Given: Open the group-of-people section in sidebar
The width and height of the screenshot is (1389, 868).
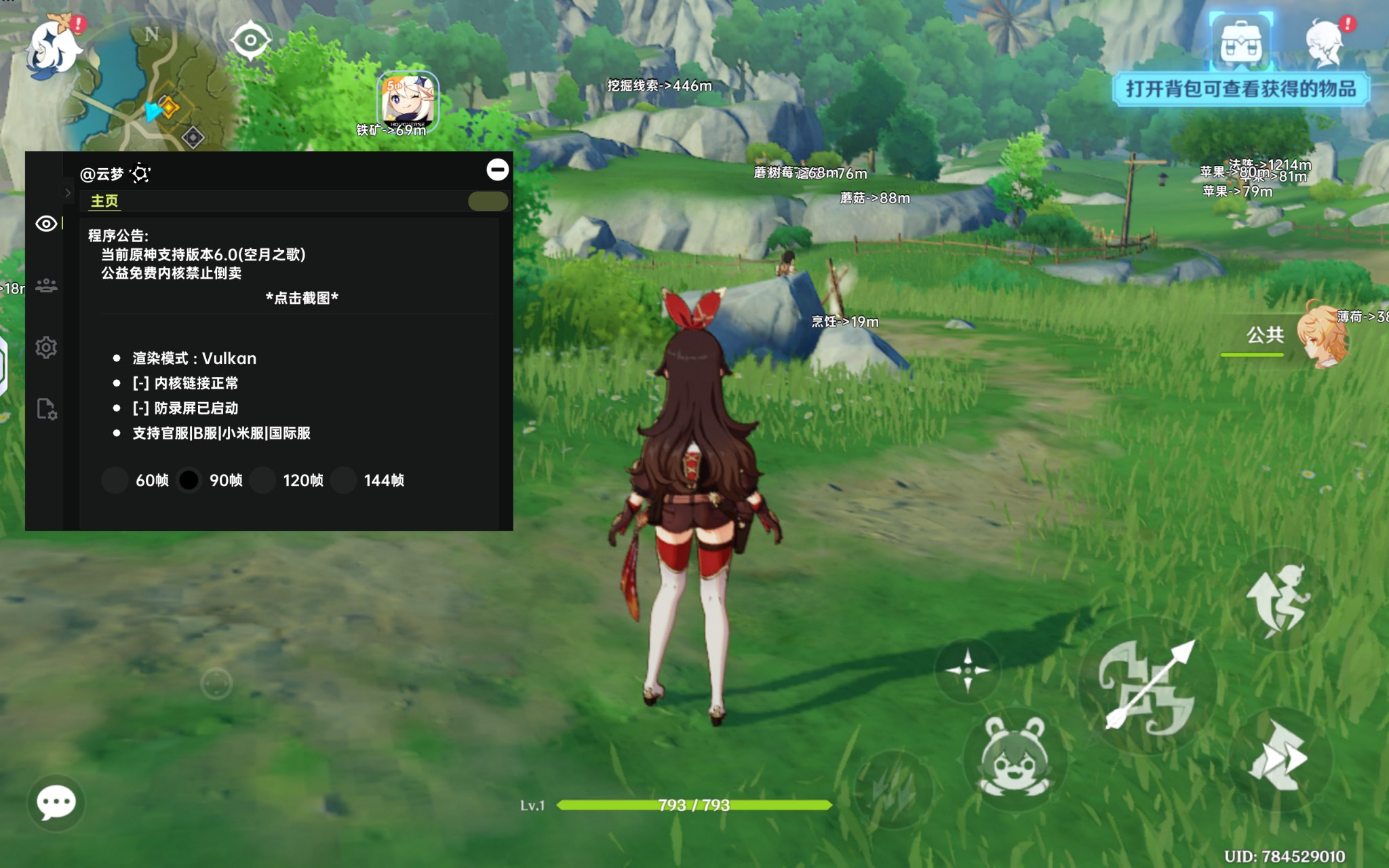Looking at the screenshot, I should [46, 285].
